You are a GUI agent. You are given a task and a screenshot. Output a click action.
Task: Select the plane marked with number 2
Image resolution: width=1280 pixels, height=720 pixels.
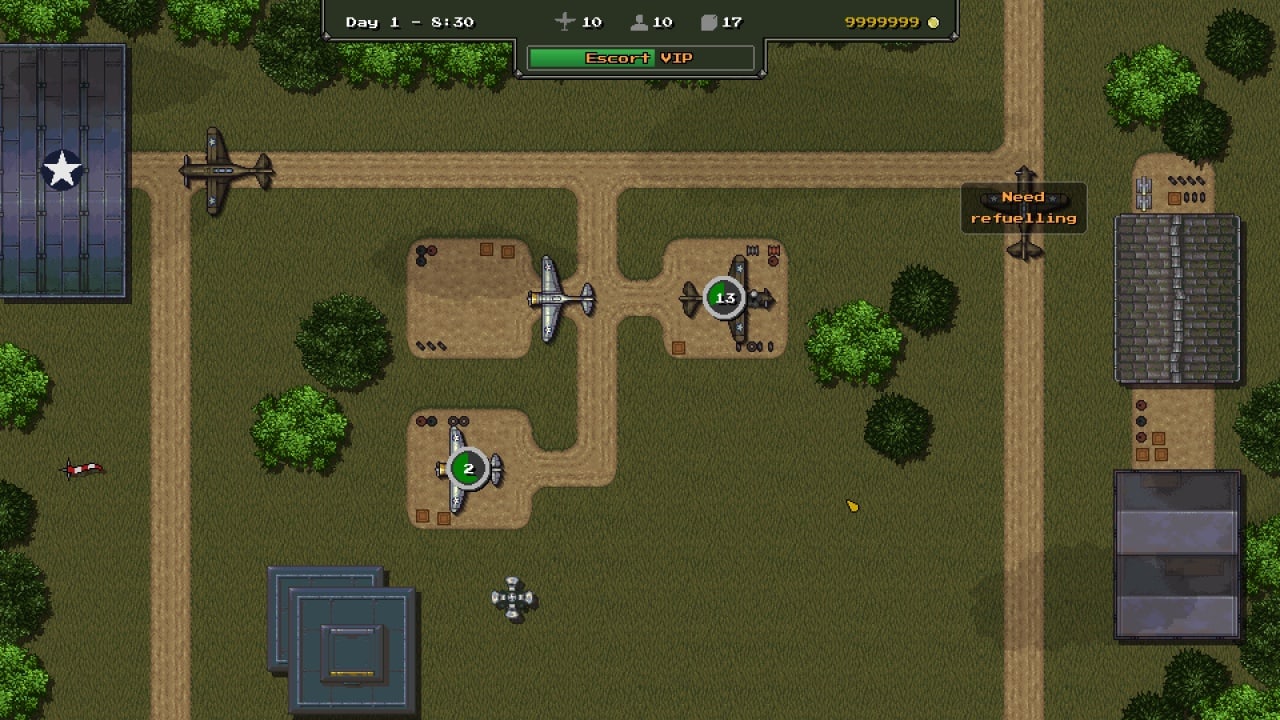click(467, 469)
